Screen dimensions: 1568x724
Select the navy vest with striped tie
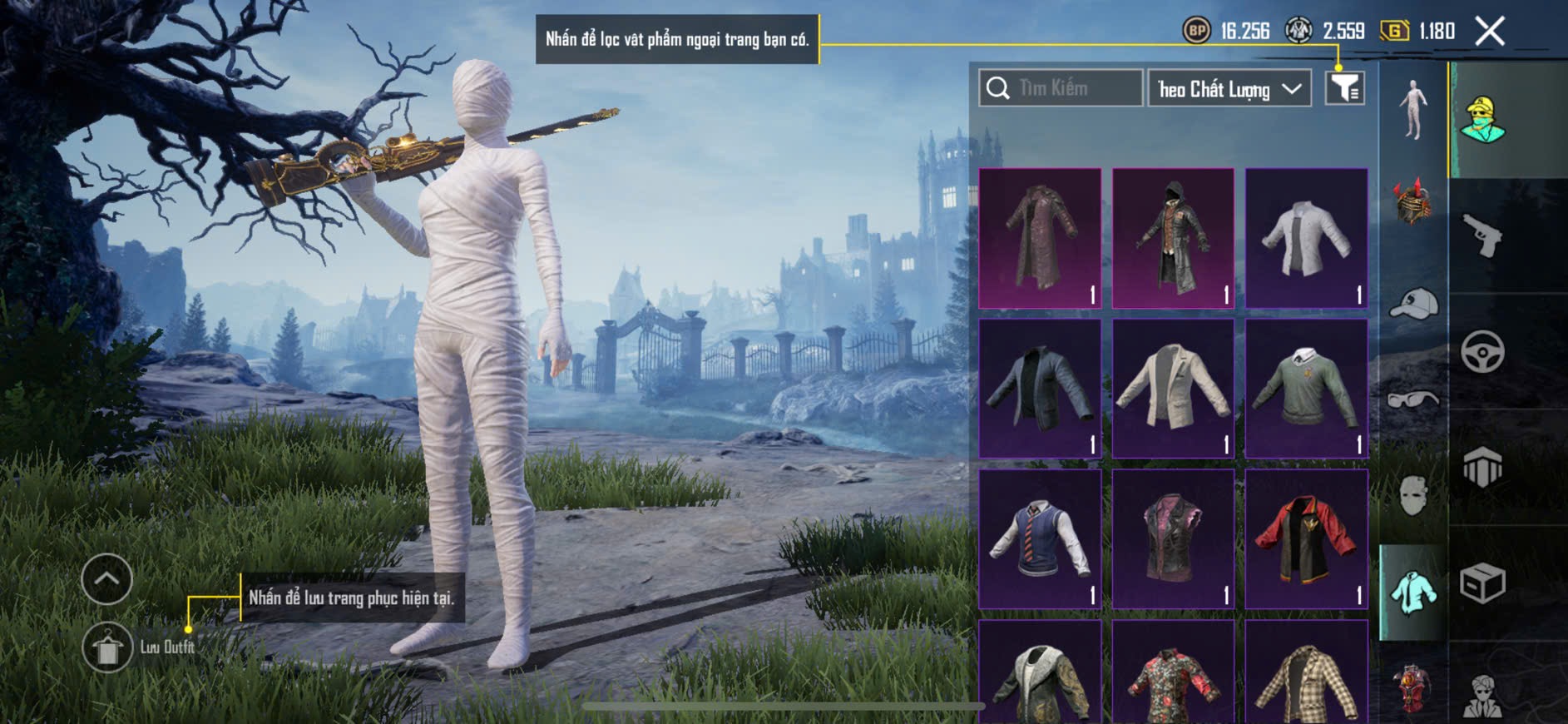tap(1040, 538)
